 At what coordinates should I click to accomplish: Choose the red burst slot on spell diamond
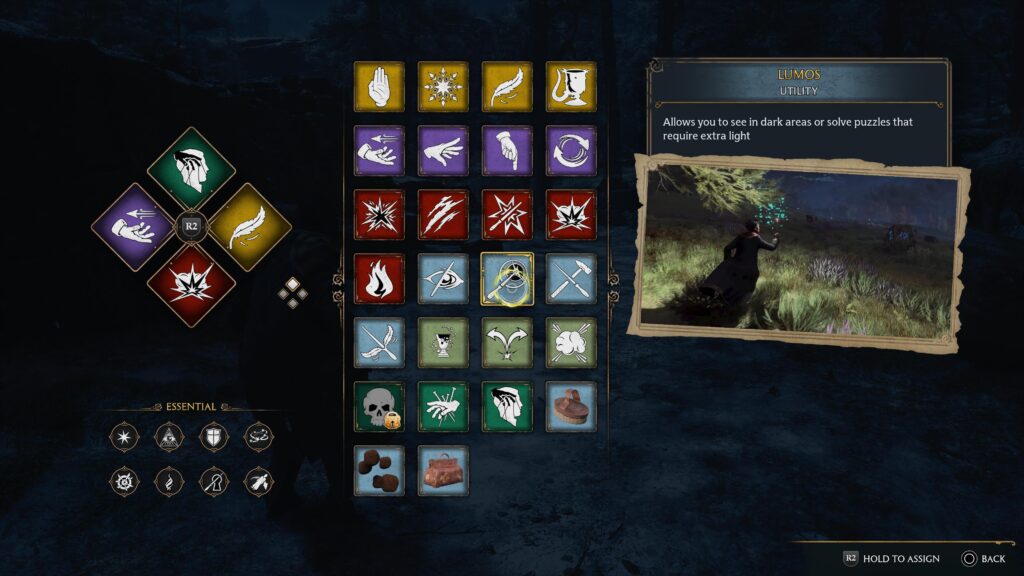tap(191, 282)
